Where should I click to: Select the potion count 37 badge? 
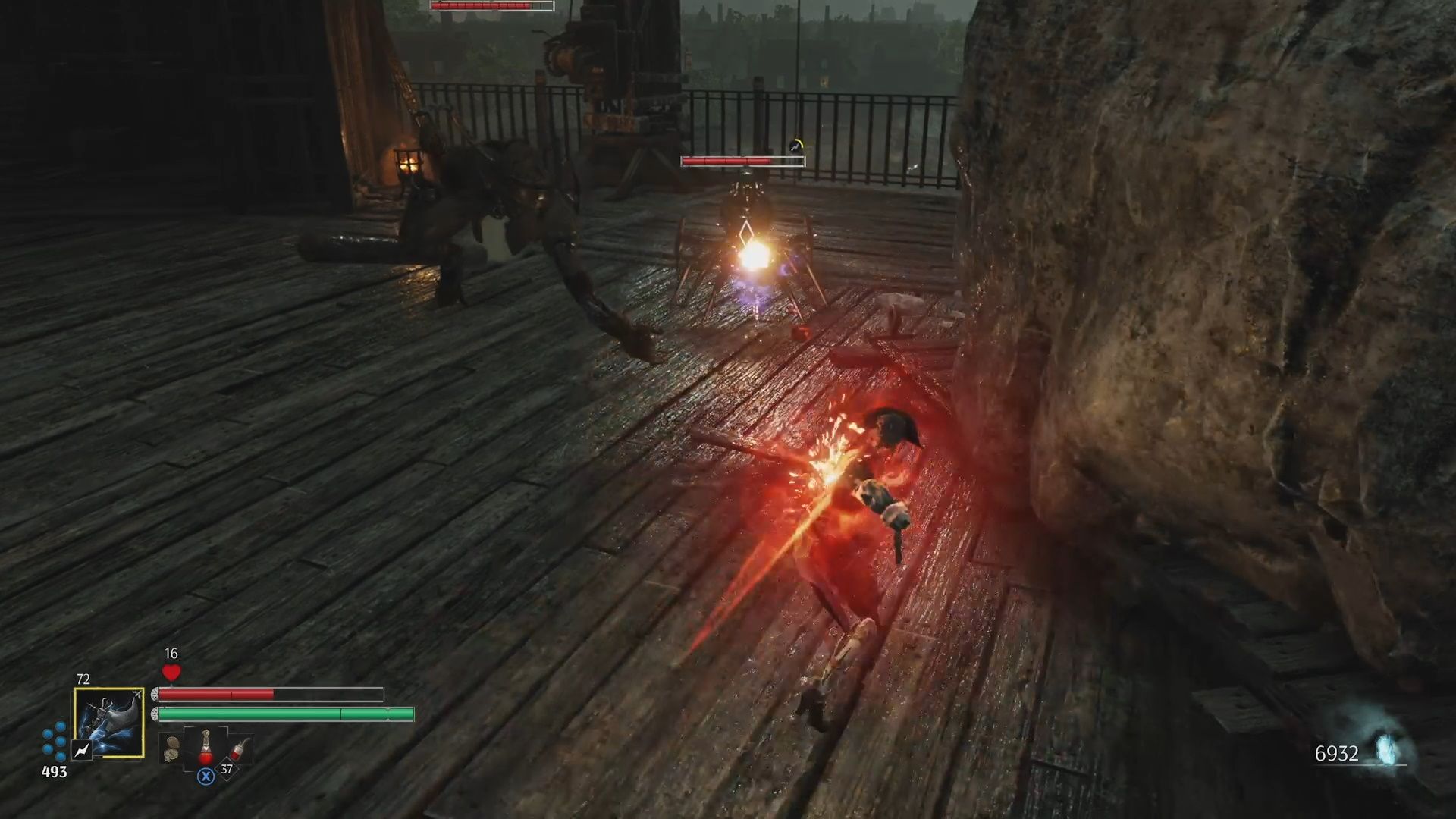click(228, 769)
